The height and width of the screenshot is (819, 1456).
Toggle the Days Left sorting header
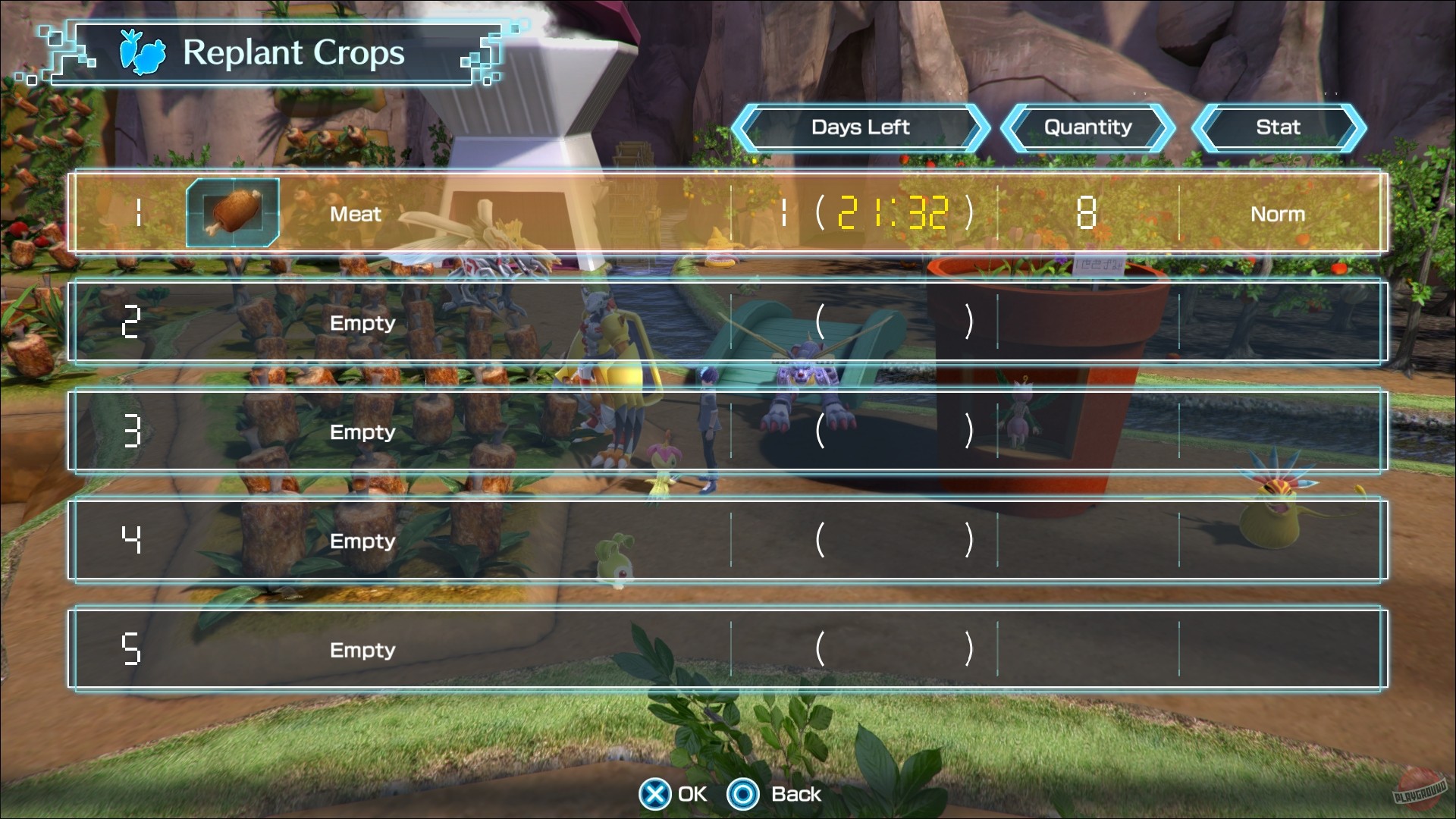coord(861,127)
